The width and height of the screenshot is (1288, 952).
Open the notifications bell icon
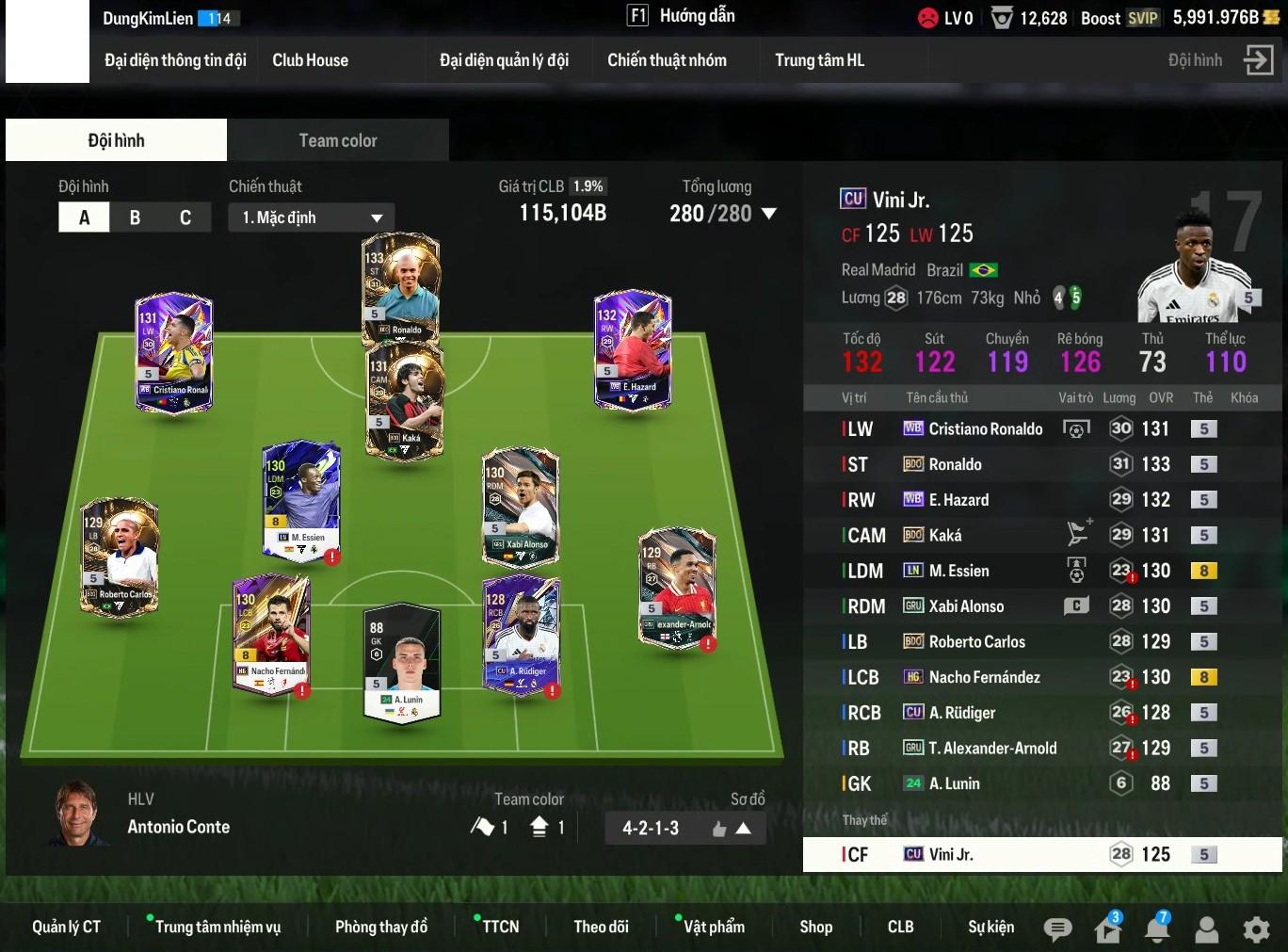(1156, 929)
